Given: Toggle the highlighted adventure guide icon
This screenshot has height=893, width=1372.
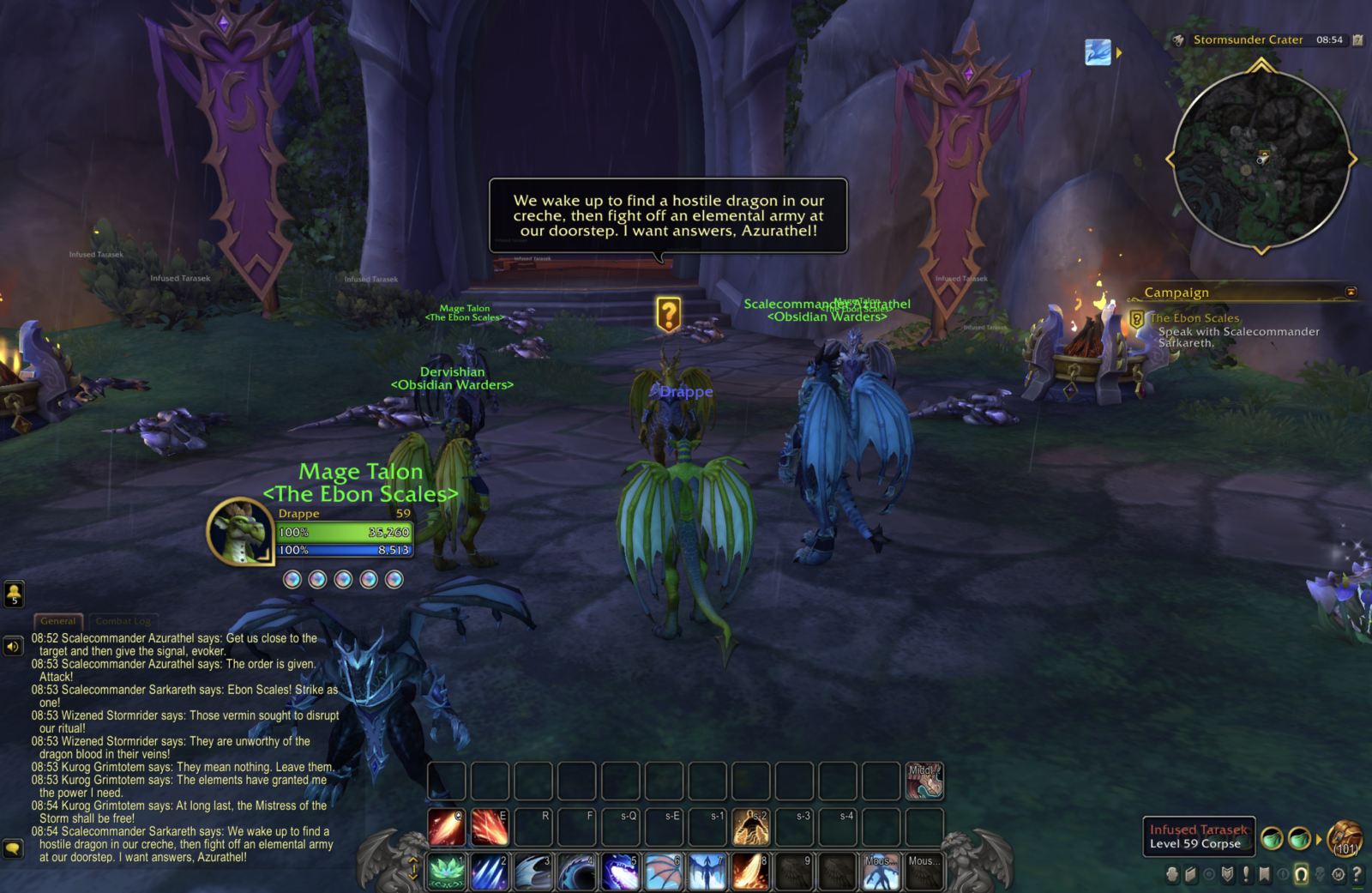Looking at the screenshot, I should coord(1303,873).
